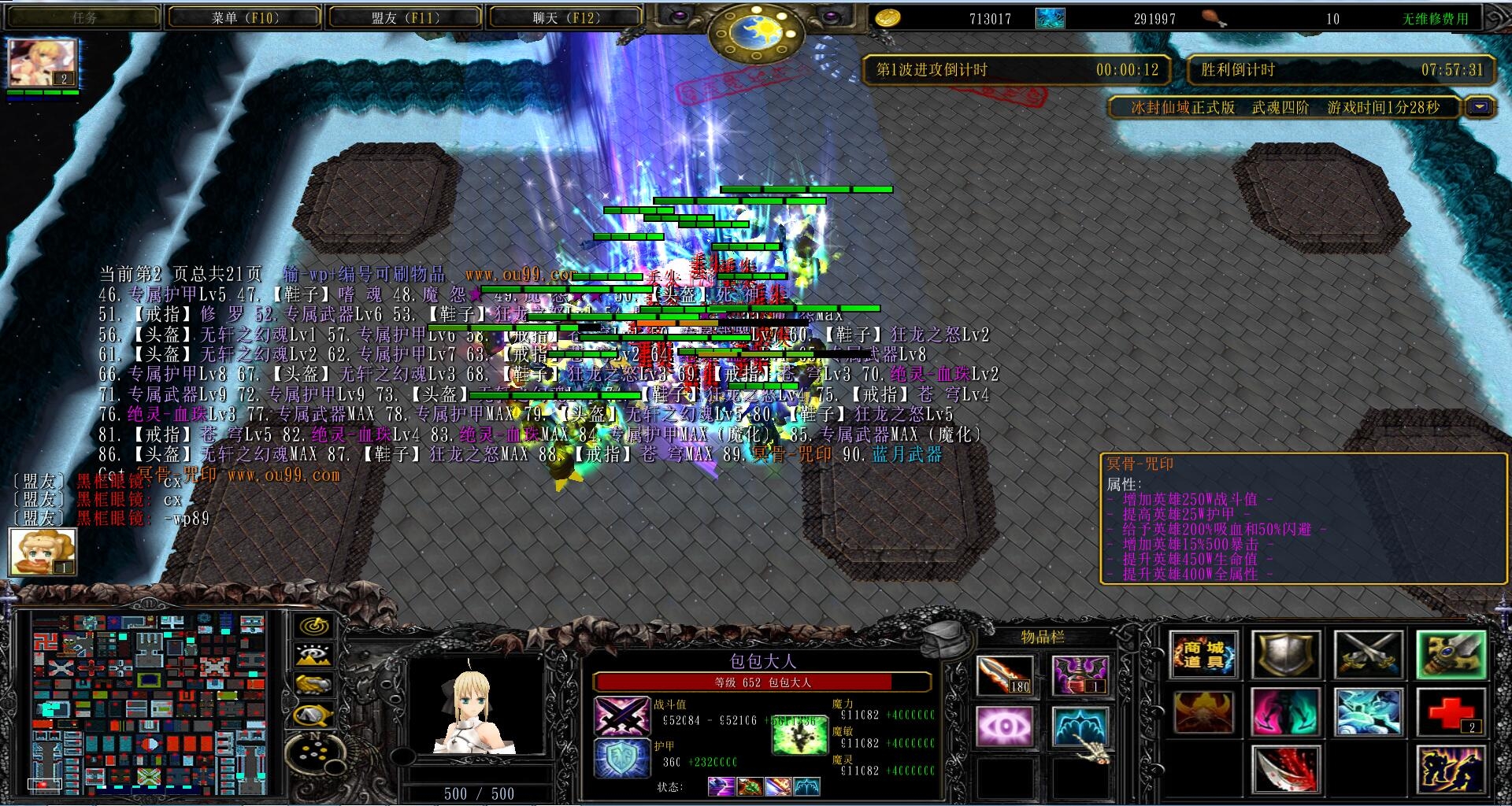Collapse the multiboard with the arrow button

pos(1480,107)
